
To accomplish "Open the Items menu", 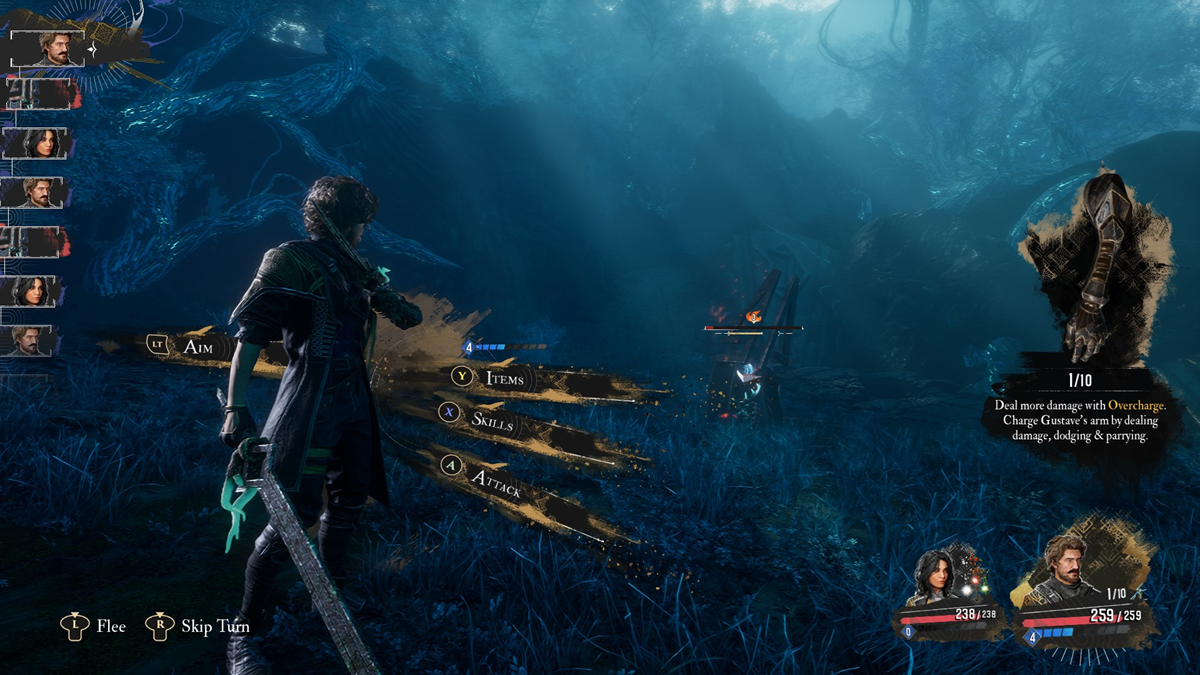I will [503, 379].
